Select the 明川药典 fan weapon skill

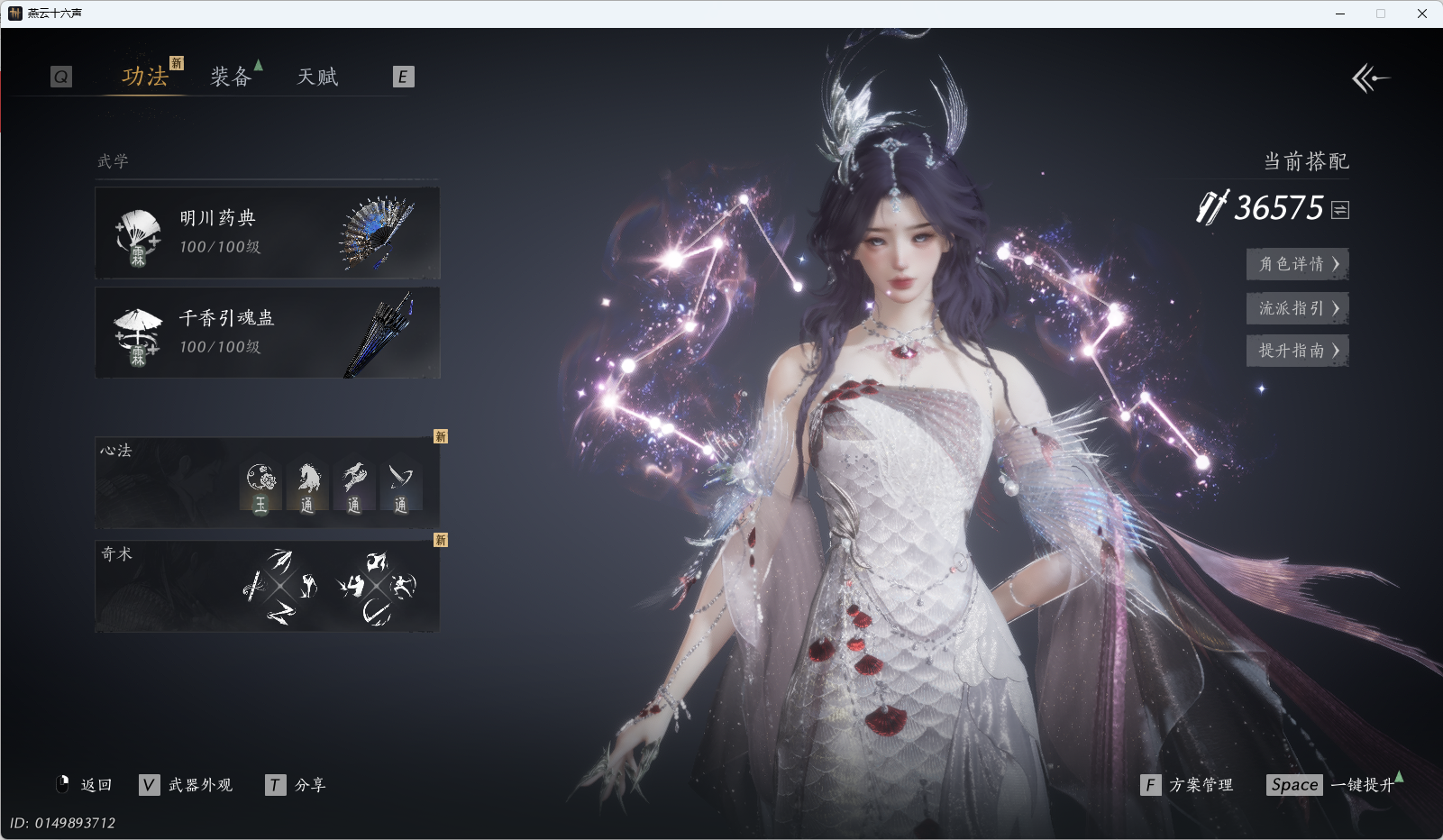(267, 233)
